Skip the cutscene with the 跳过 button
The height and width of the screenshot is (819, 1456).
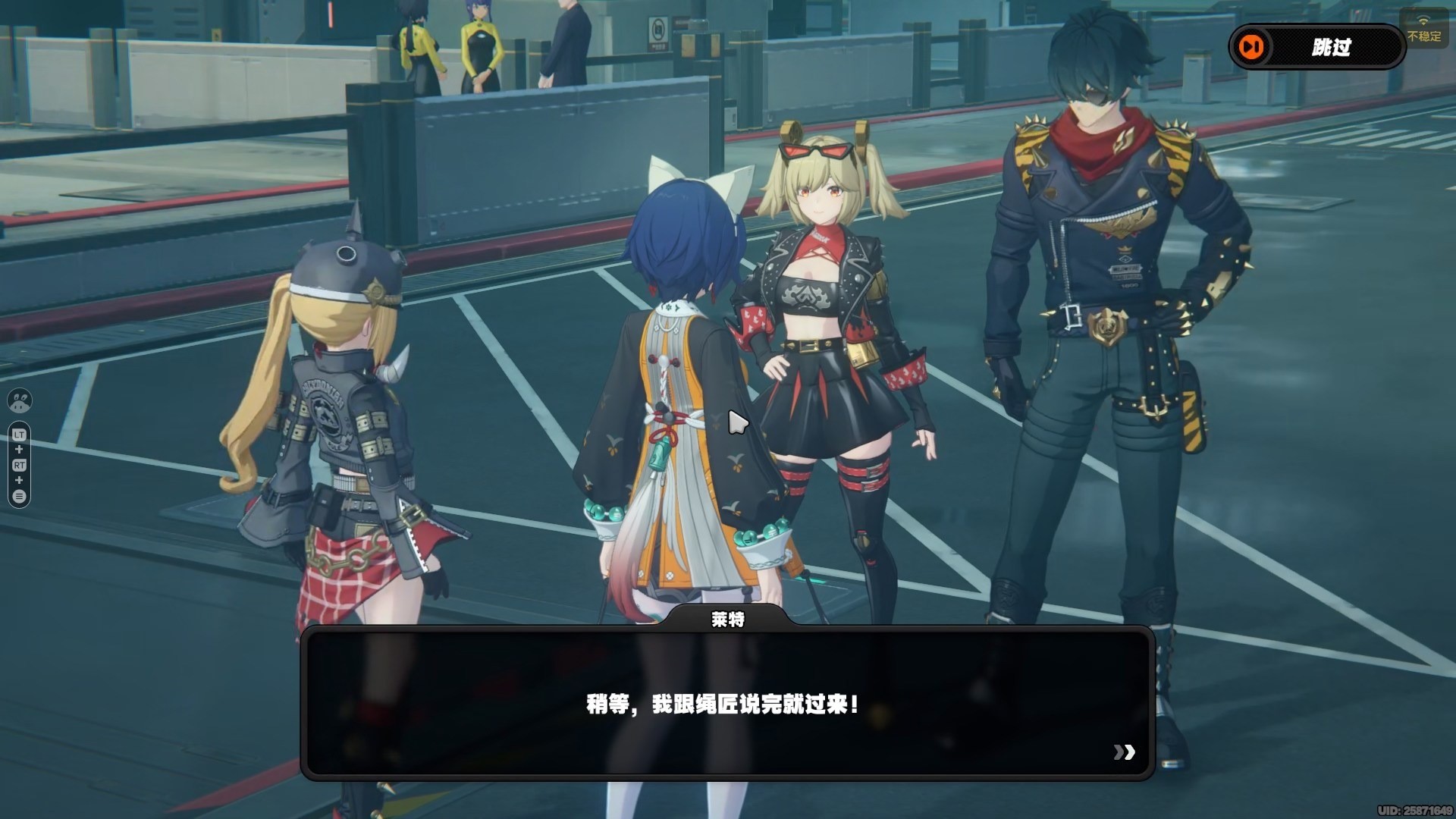1316,47
